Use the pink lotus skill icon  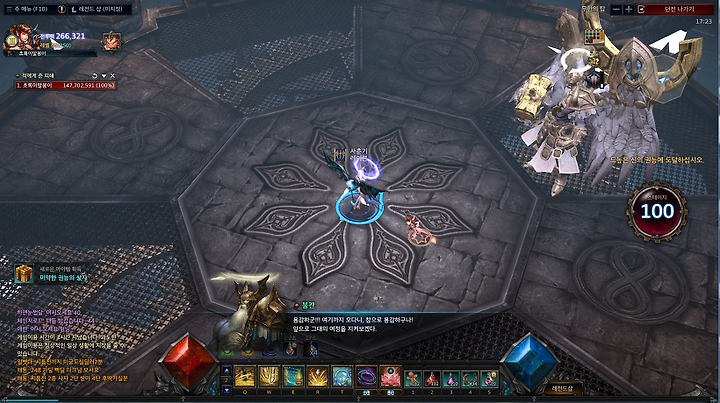[391, 376]
